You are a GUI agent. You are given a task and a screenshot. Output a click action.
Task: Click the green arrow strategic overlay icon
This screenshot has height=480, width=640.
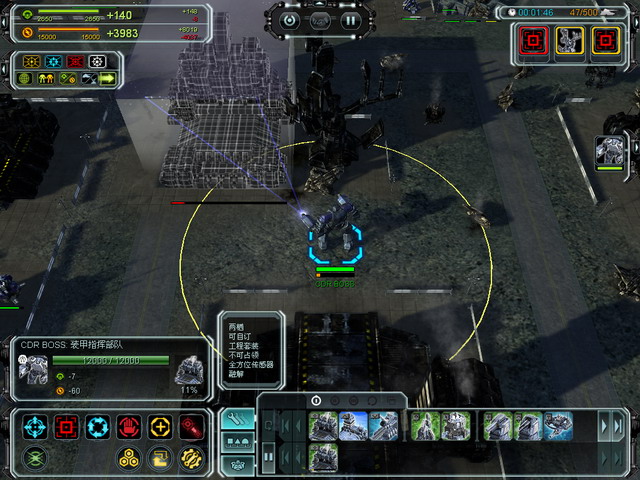(105, 78)
